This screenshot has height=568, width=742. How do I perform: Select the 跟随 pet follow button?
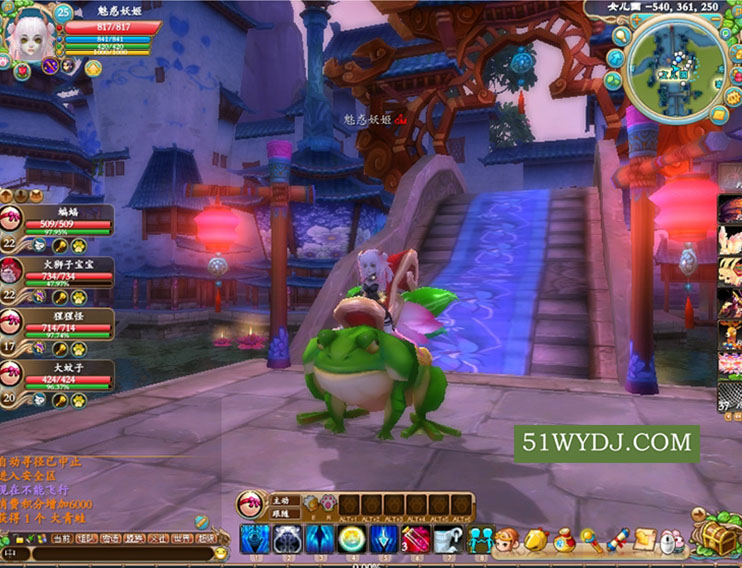click(x=282, y=512)
